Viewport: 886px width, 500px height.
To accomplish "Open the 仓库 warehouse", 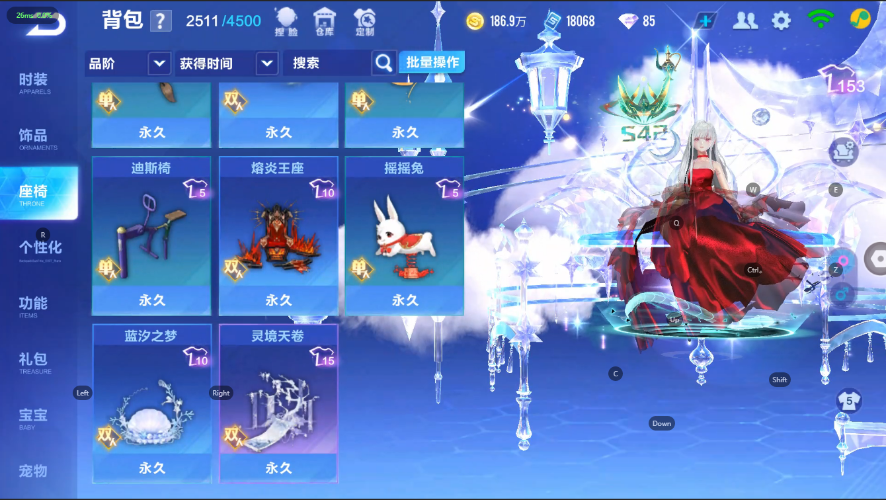I will (324, 21).
